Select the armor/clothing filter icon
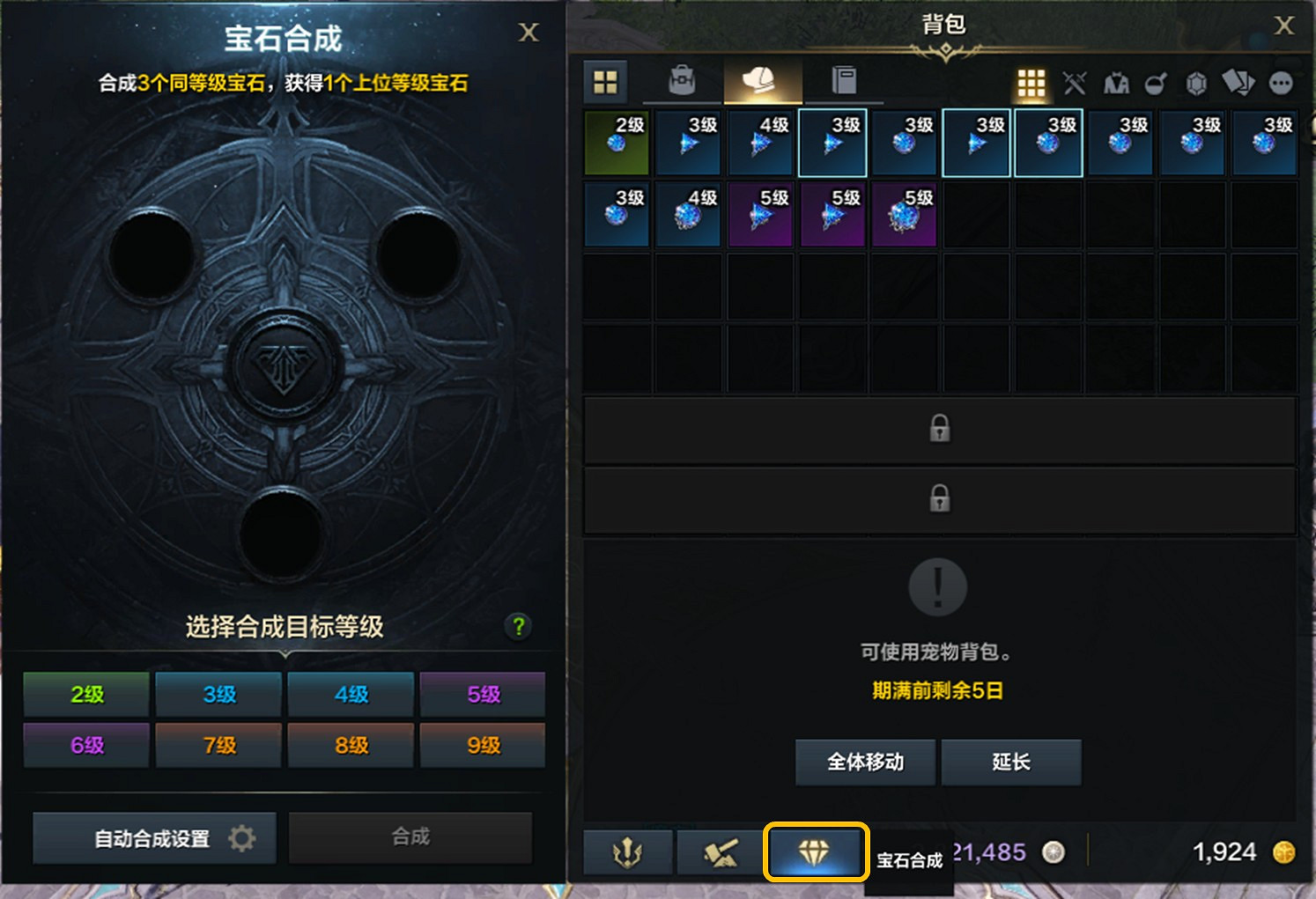Screen dimensions: 1316x899 point(1117,83)
